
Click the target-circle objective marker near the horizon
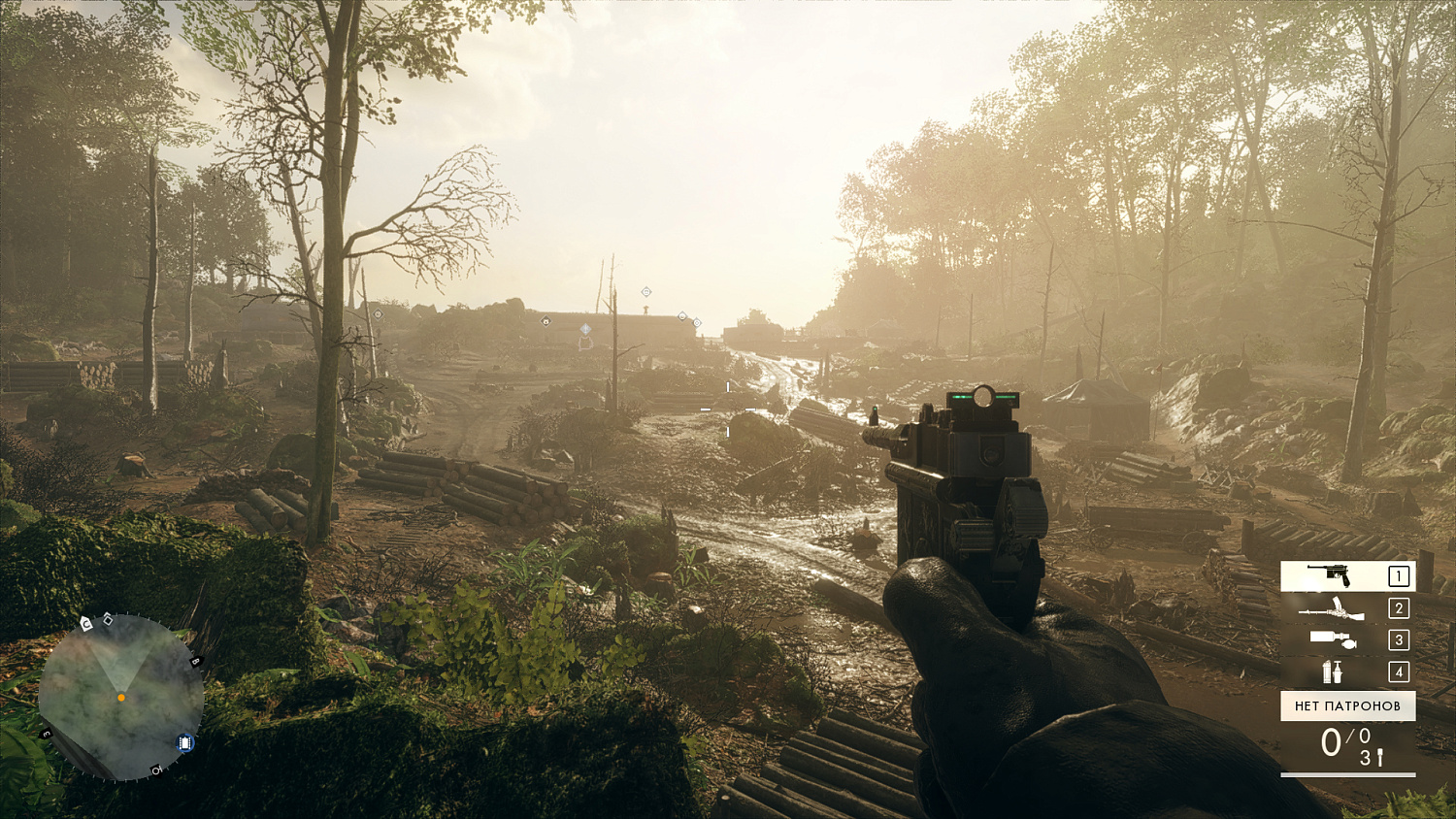tap(697, 322)
